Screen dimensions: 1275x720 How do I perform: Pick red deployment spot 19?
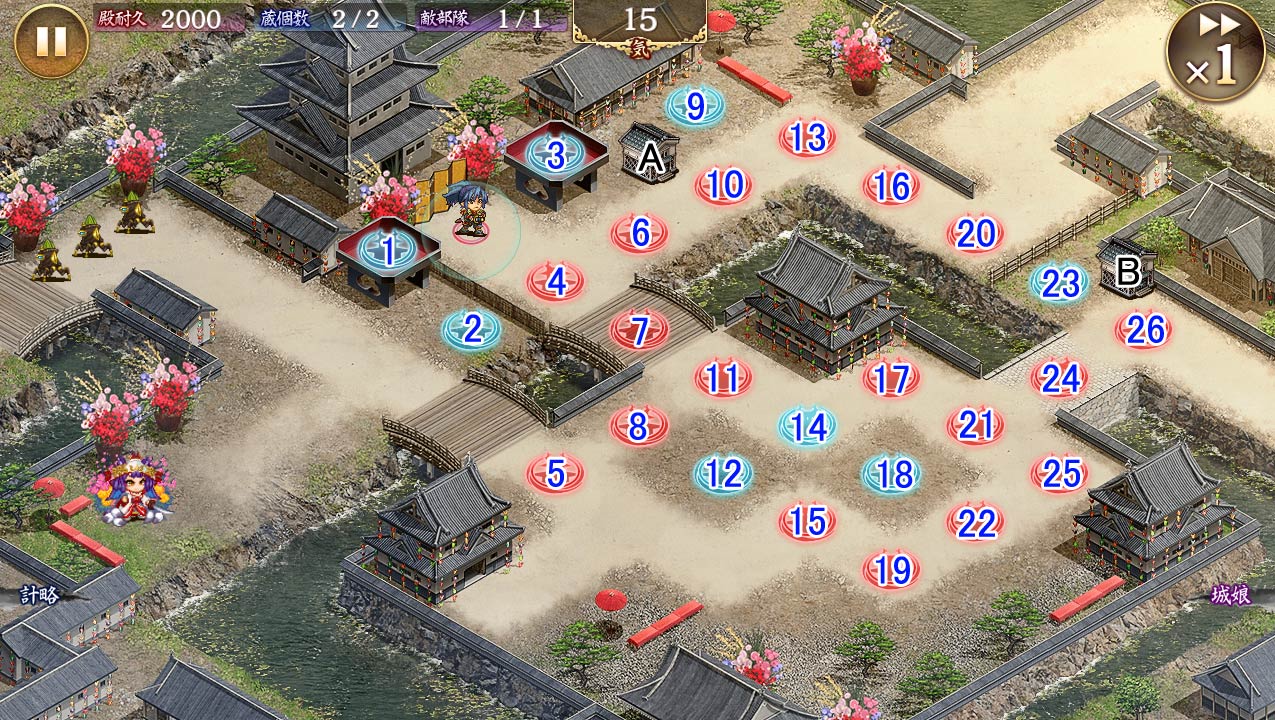tap(891, 570)
